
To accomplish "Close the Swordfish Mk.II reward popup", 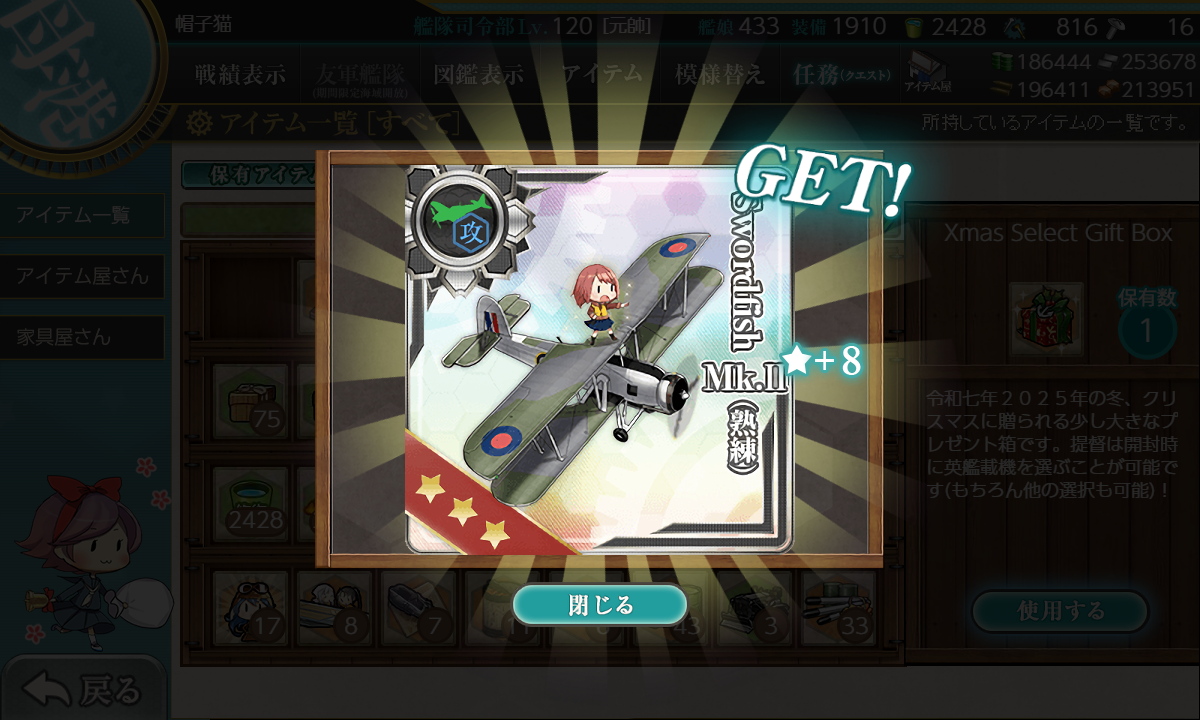I will tap(600, 605).
